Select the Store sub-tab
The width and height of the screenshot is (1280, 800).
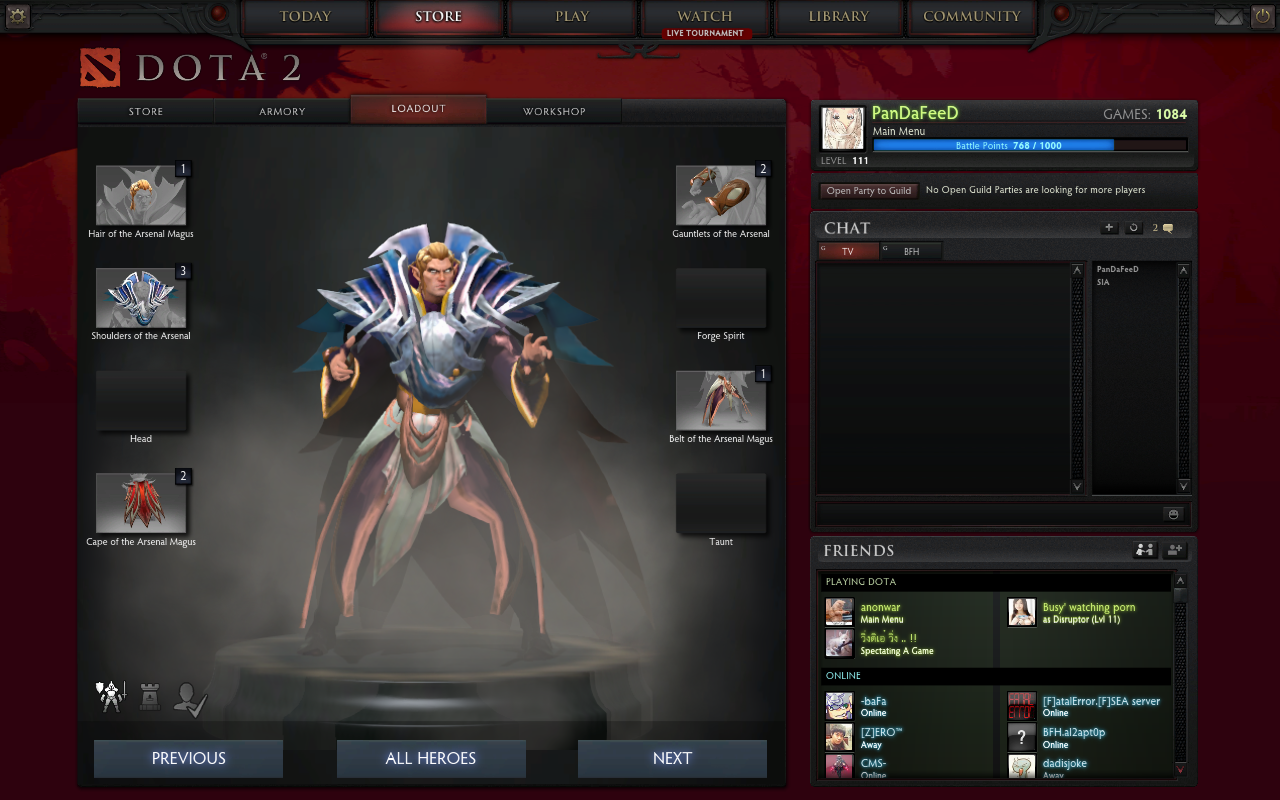point(146,111)
